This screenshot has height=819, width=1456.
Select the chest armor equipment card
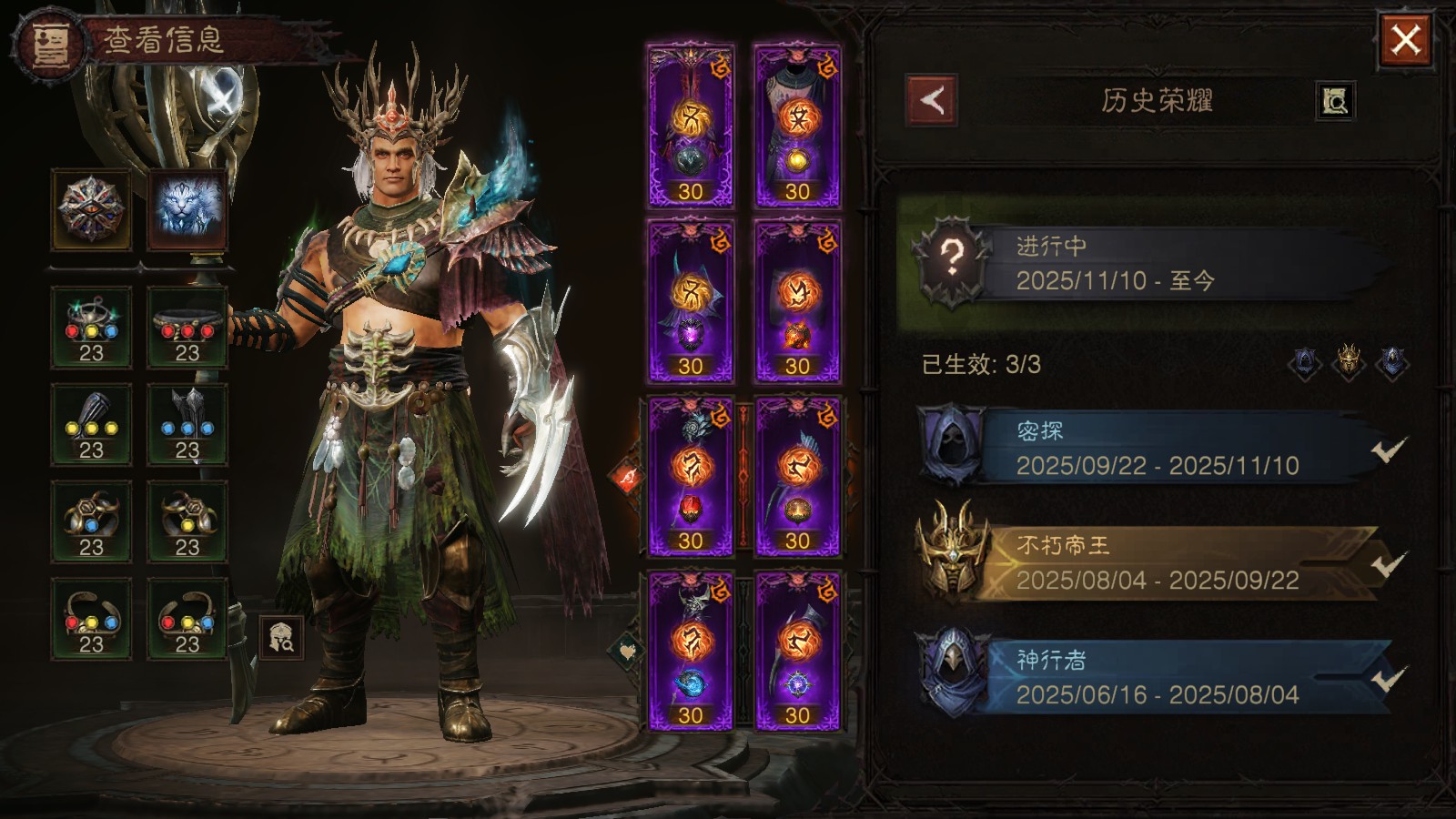[797, 126]
